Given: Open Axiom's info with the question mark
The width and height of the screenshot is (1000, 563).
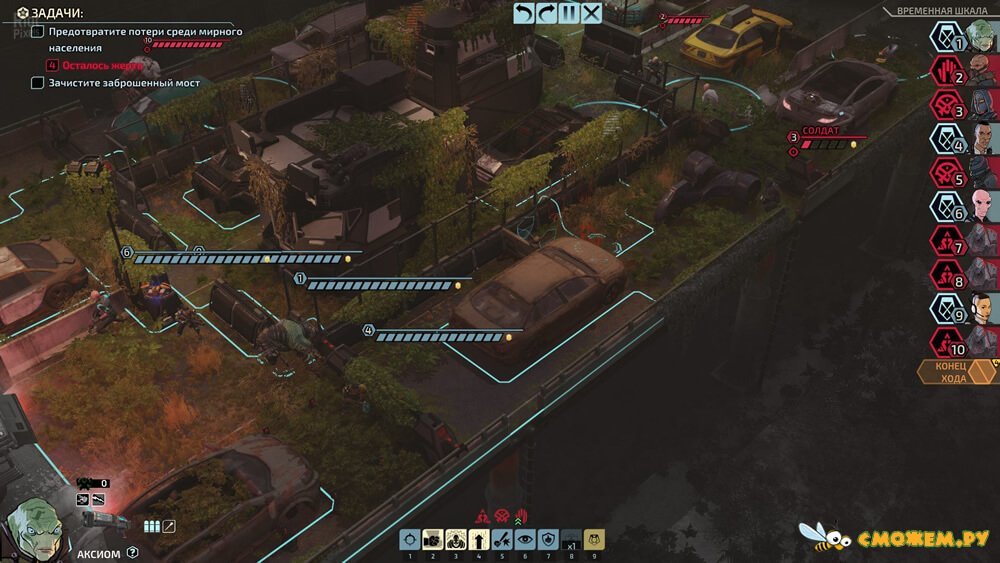Looking at the screenshot, I should tap(132, 552).
